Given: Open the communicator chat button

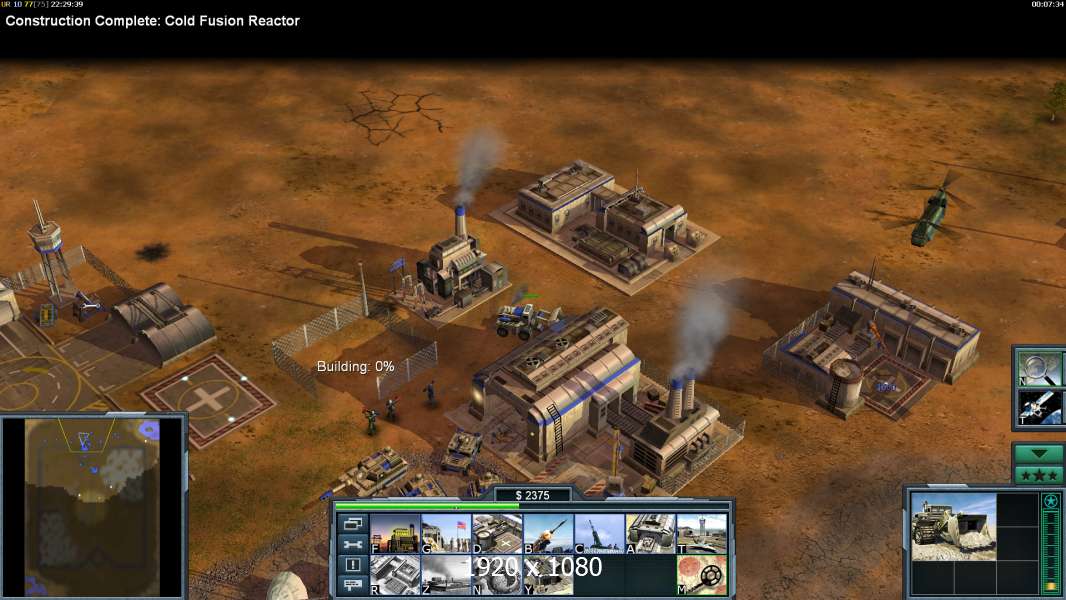Looking at the screenshot, I should [x=352, y=586].
